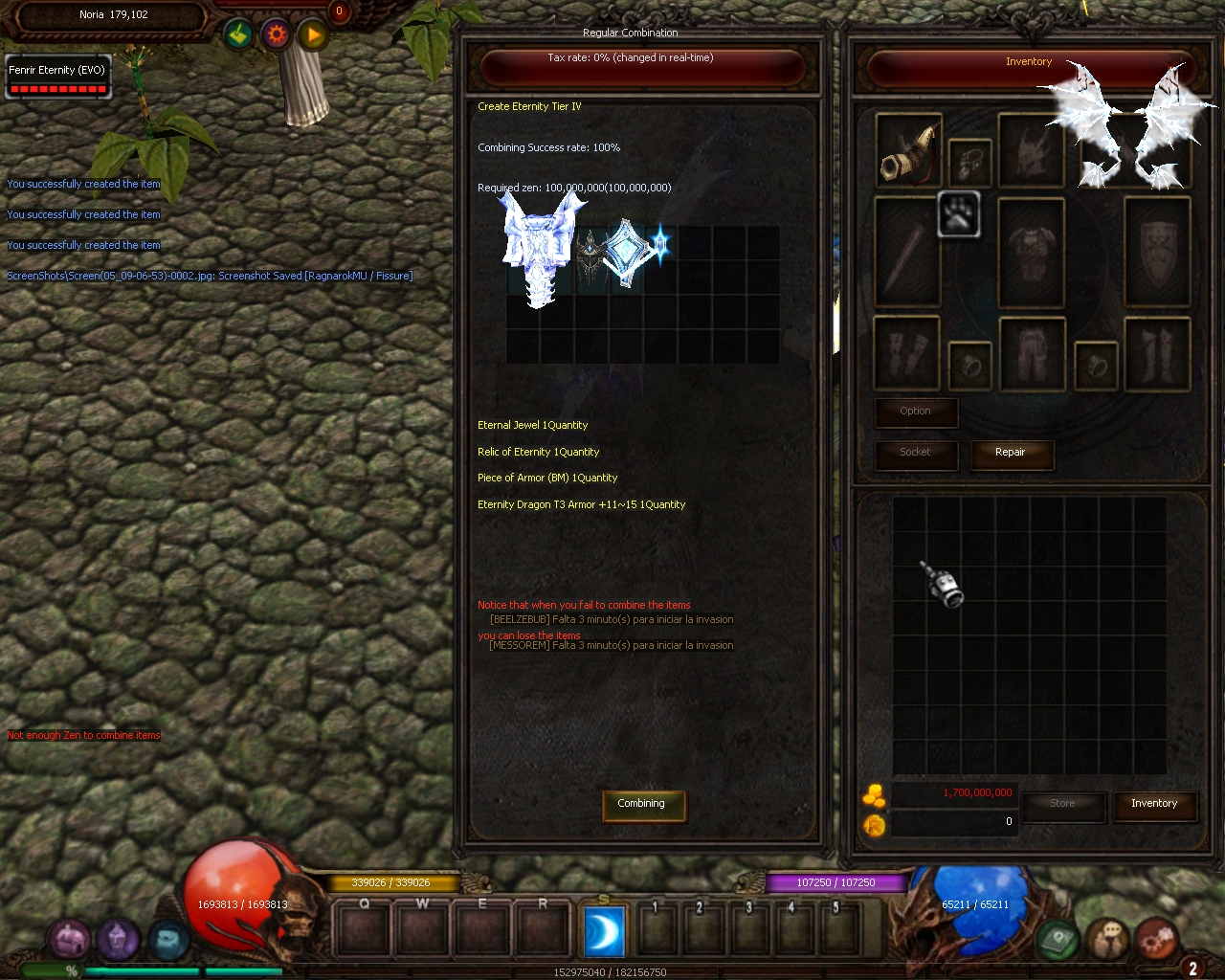Viewport: 1225px width, 980px height.
Task: Repair equipped items with the Repair button
Action: click(1012, 454)
